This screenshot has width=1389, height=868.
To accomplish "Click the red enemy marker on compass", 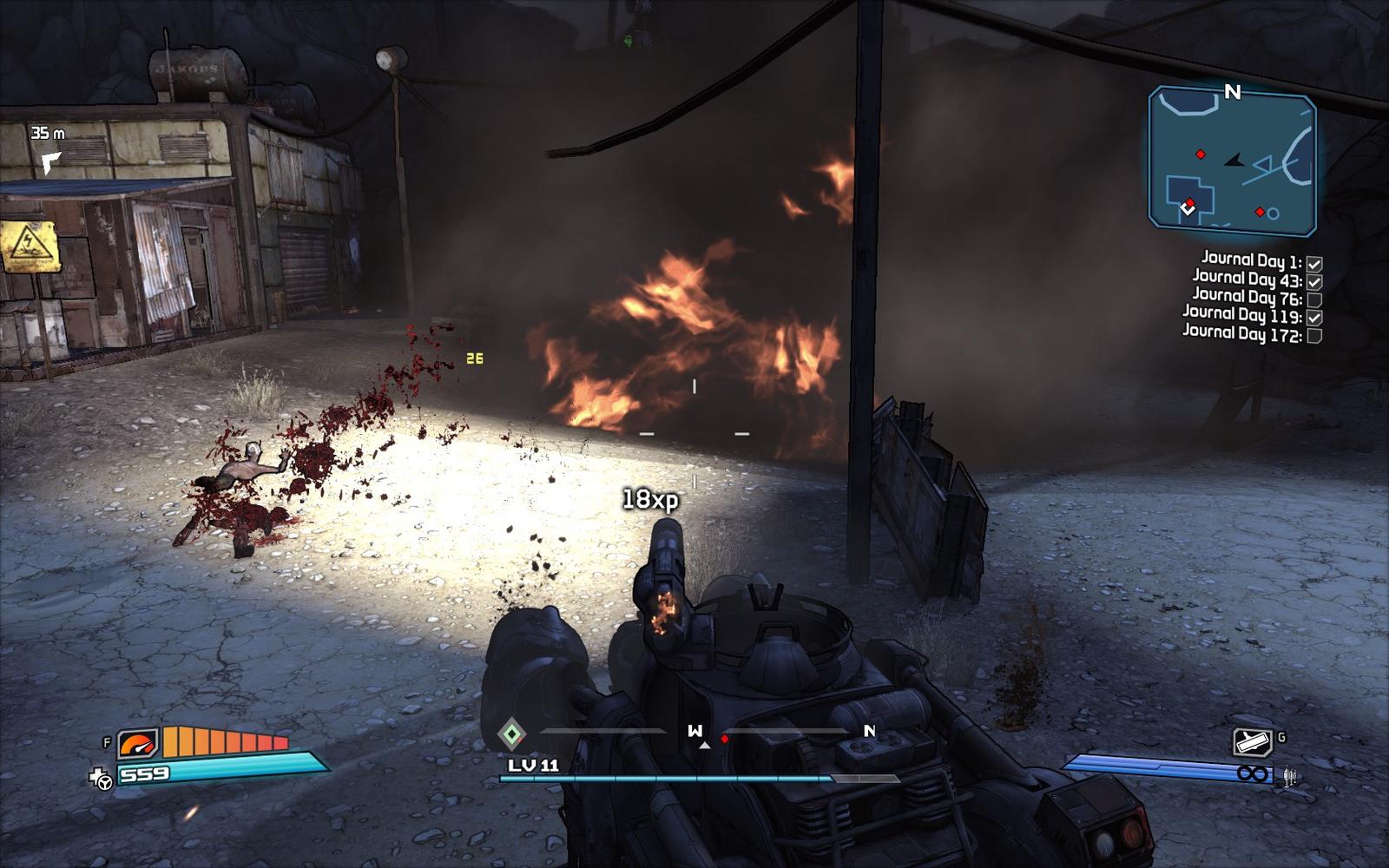I will (x=725, y=739).
